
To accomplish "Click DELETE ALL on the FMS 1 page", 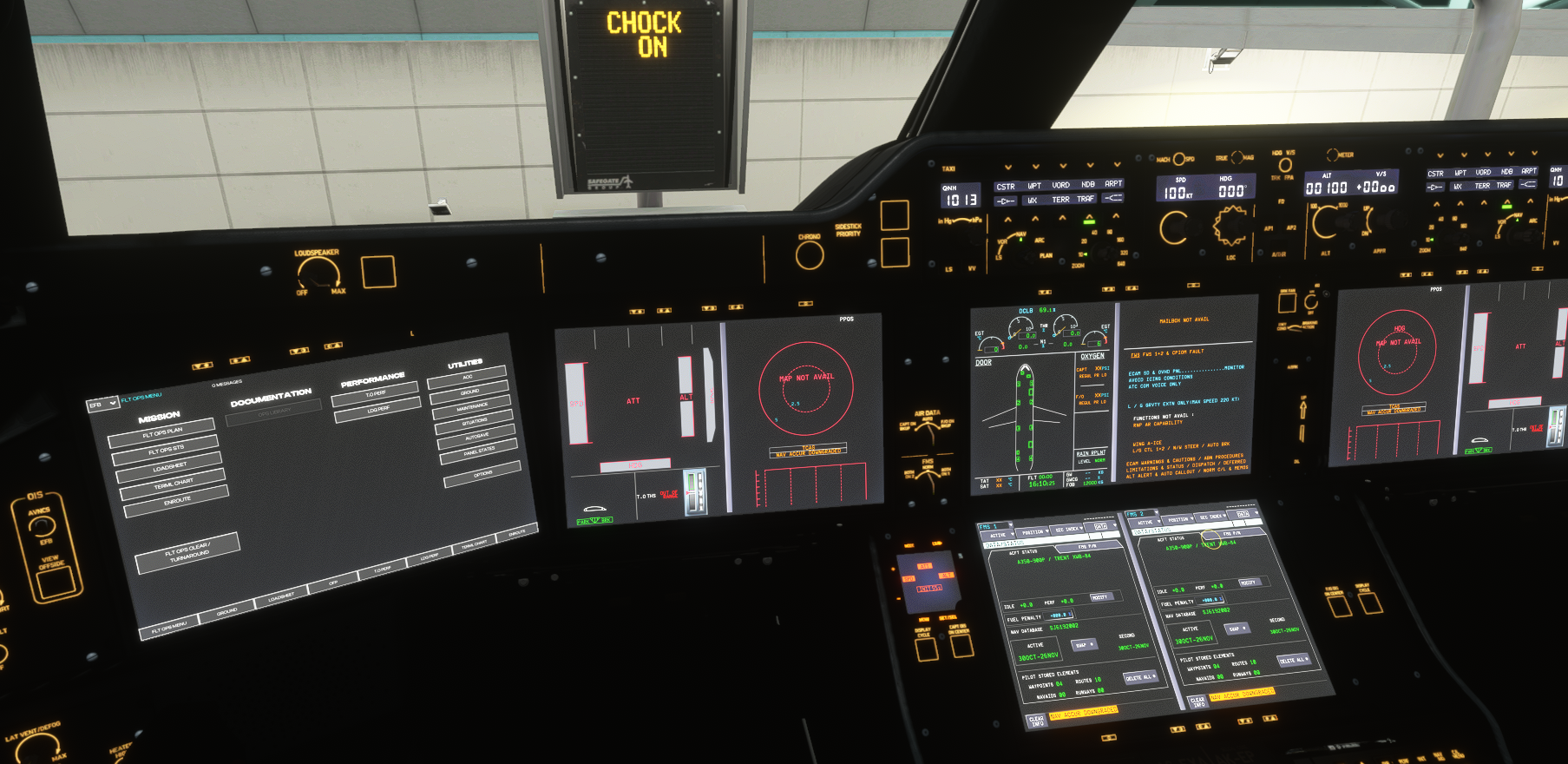I will click(x=1138, y=677).
